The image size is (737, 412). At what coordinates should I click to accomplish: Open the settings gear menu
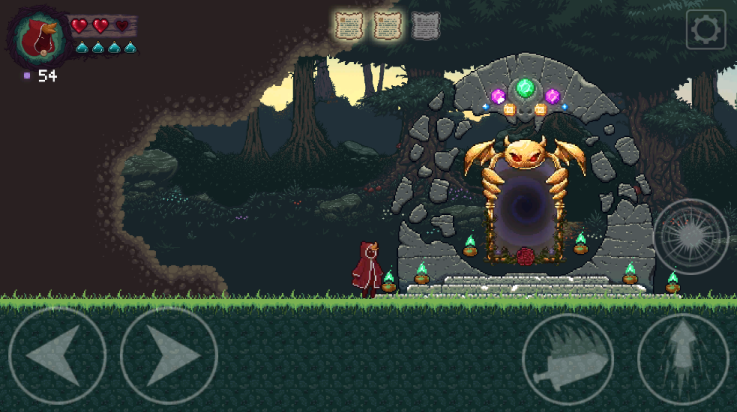pos(705,30)
